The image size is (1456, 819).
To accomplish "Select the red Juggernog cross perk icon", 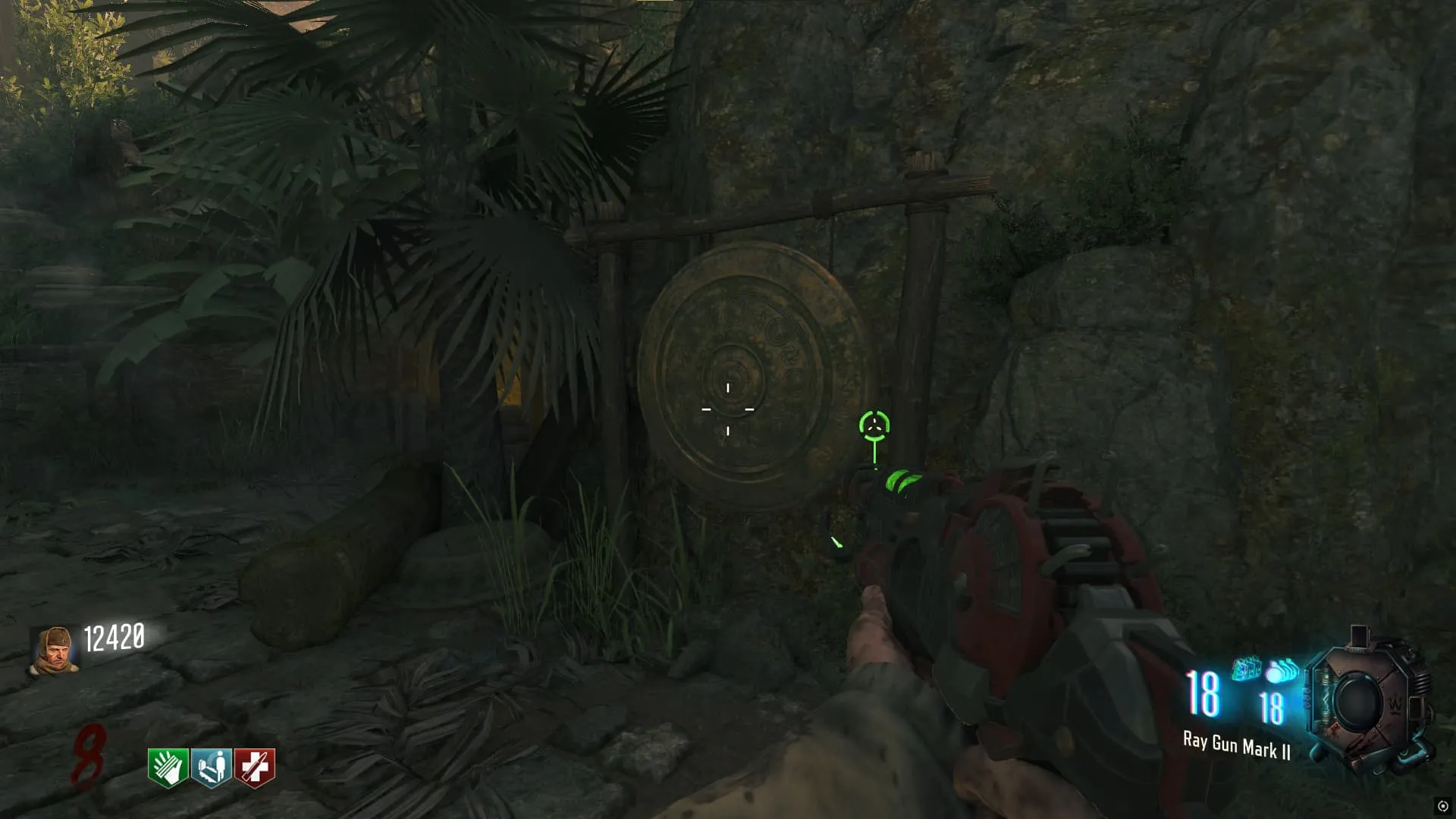I will tap(255, 767).
